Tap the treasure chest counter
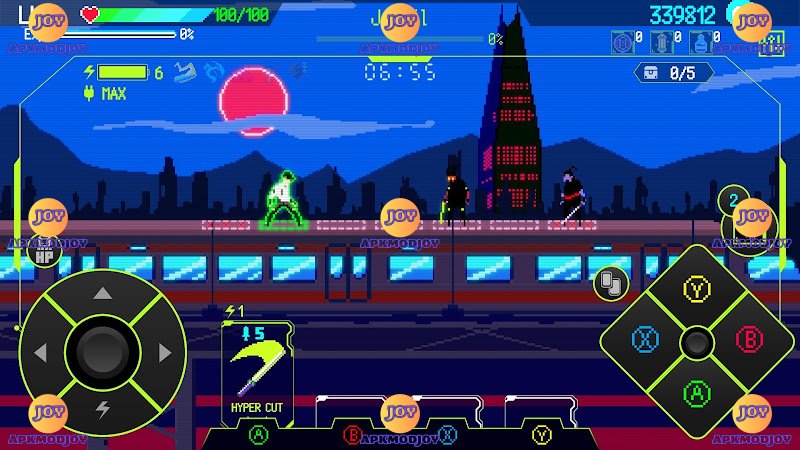Screen dimensions: 800x450 (673, 73)
